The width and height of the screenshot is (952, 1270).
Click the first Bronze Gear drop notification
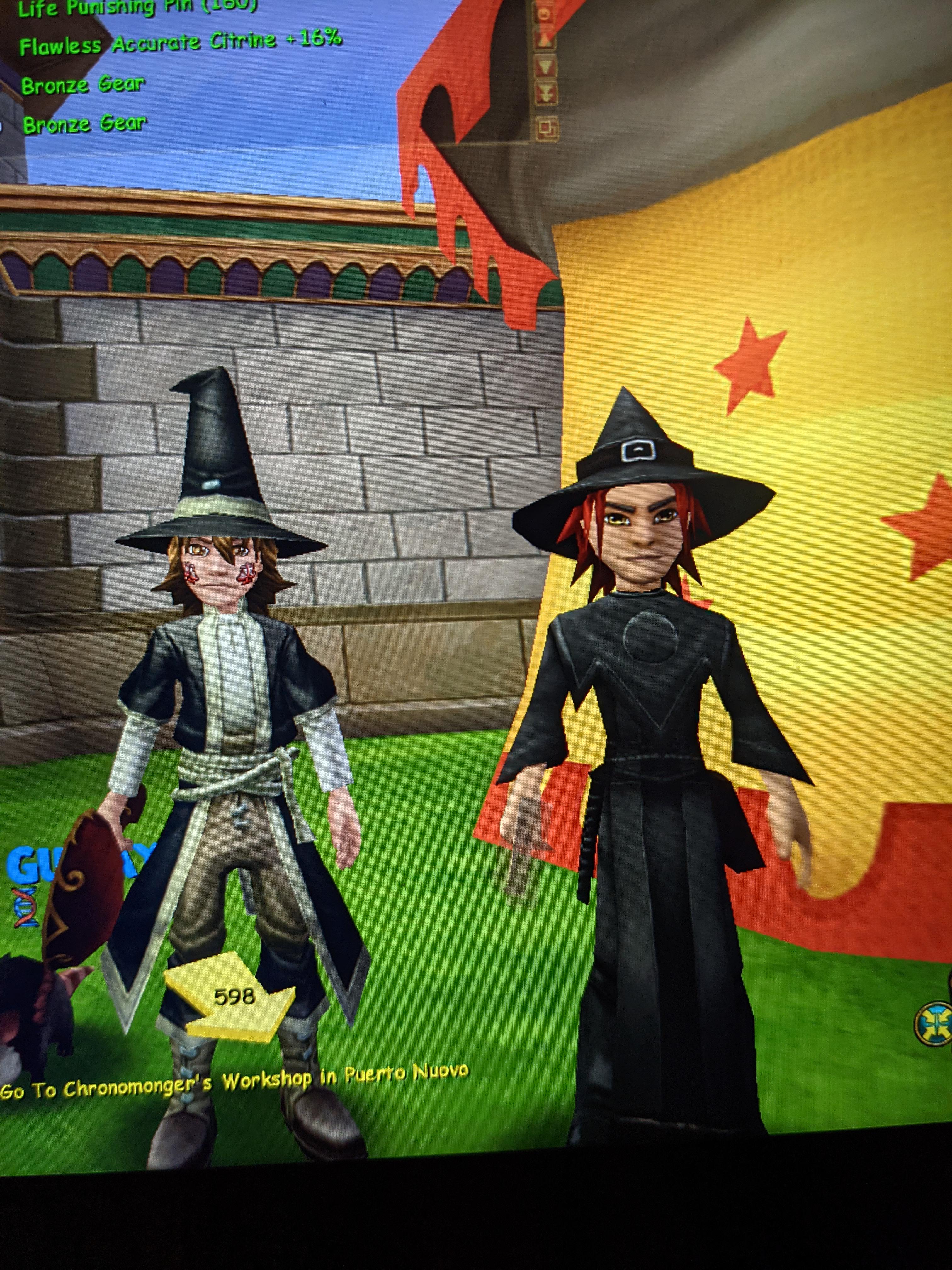[x=82, y=84]
